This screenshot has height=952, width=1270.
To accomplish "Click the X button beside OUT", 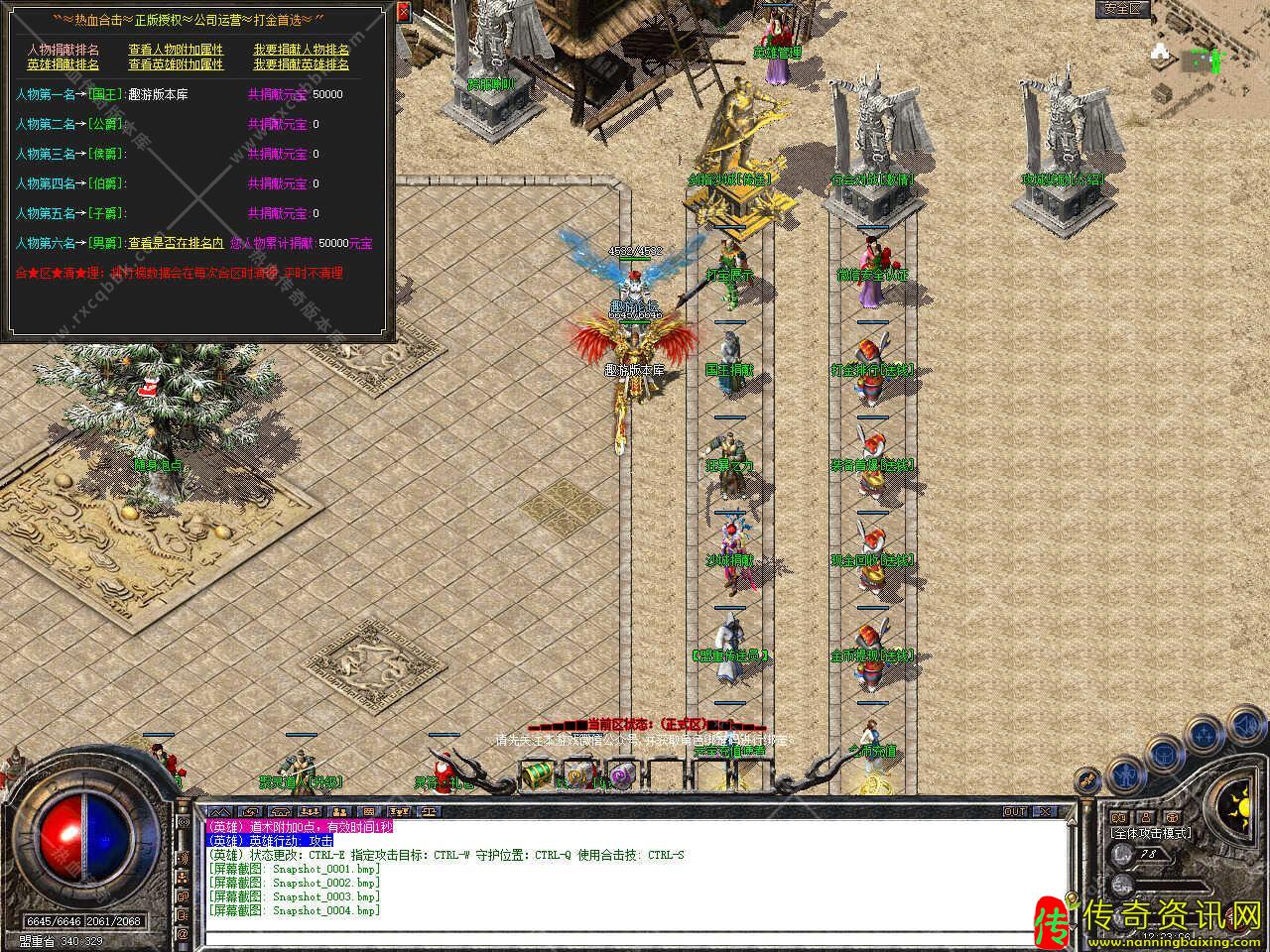I will click(x=1042, y=811).
